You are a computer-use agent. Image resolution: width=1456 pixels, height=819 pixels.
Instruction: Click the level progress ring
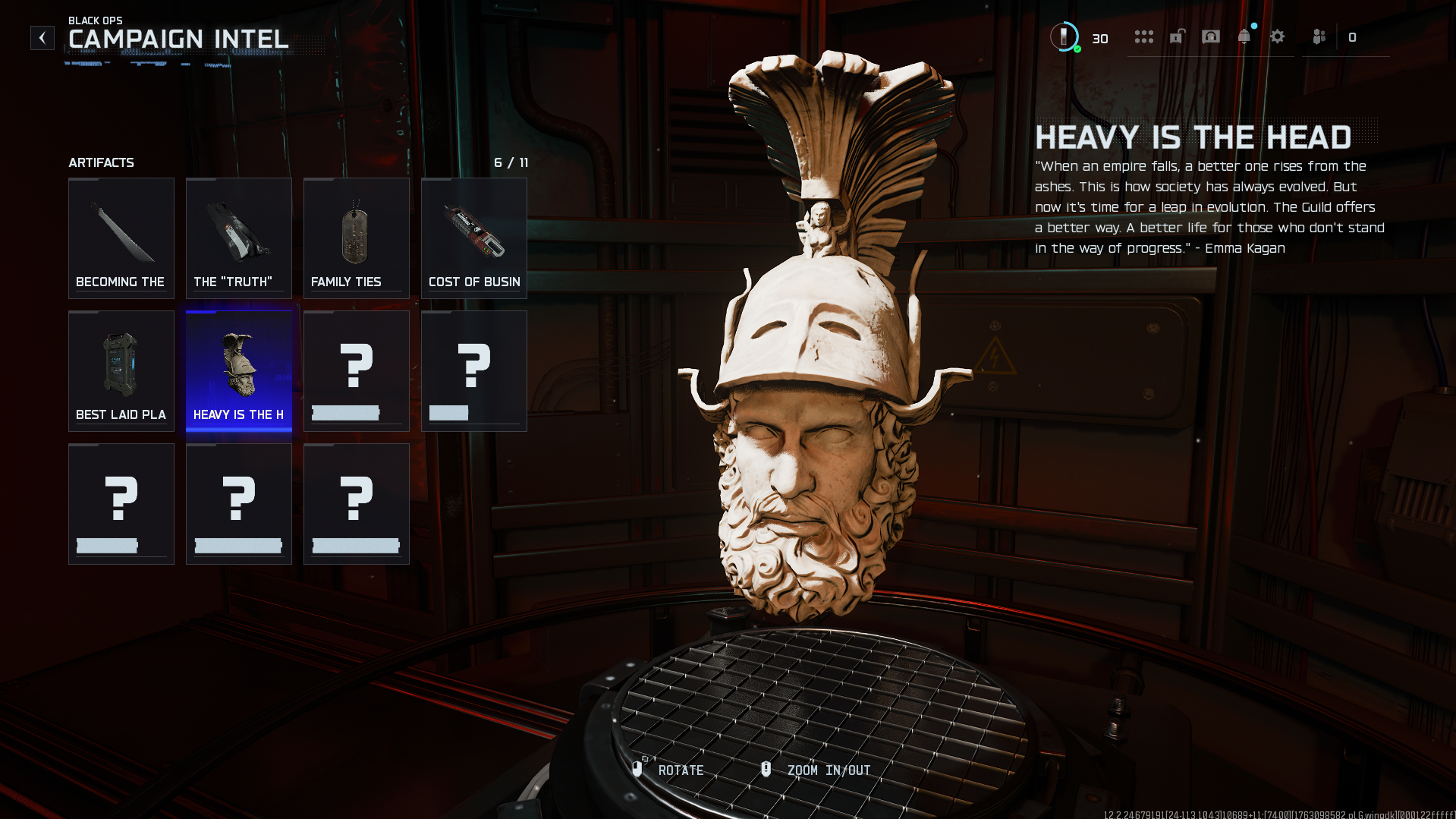tap(1064, 37)
